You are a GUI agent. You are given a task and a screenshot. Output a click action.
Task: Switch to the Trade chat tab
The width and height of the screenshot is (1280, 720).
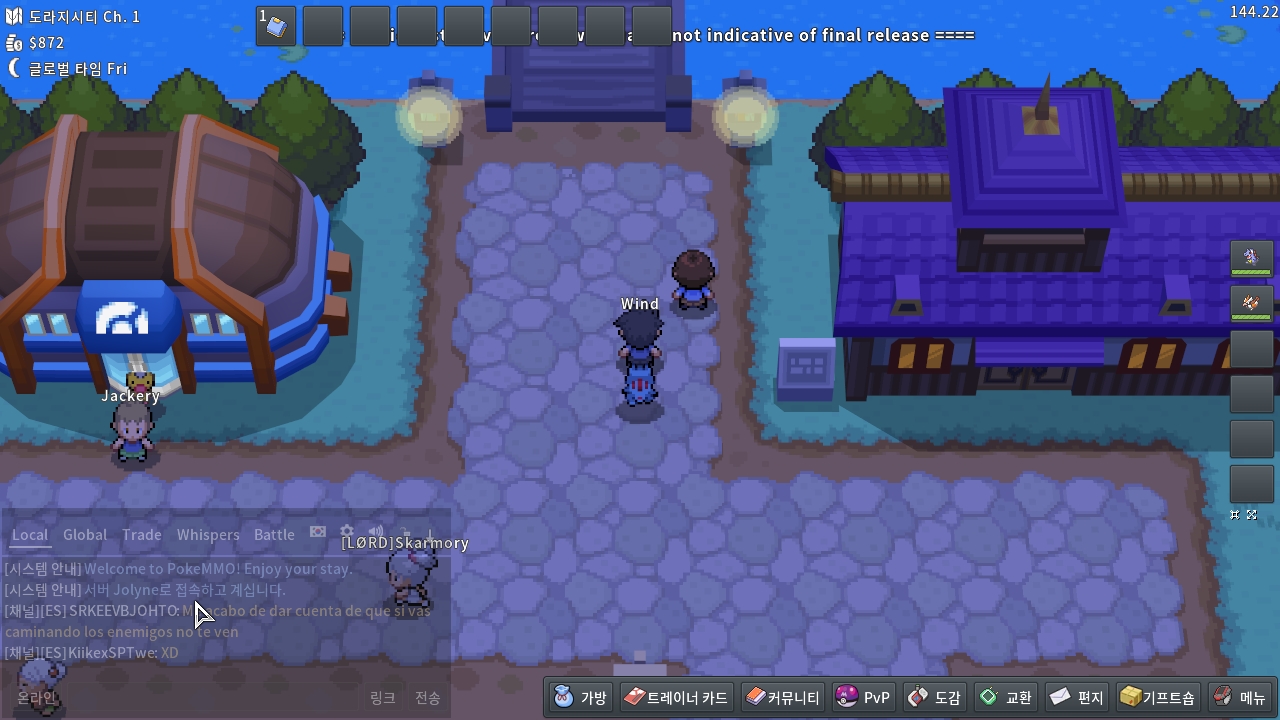(x=142, y=535)
